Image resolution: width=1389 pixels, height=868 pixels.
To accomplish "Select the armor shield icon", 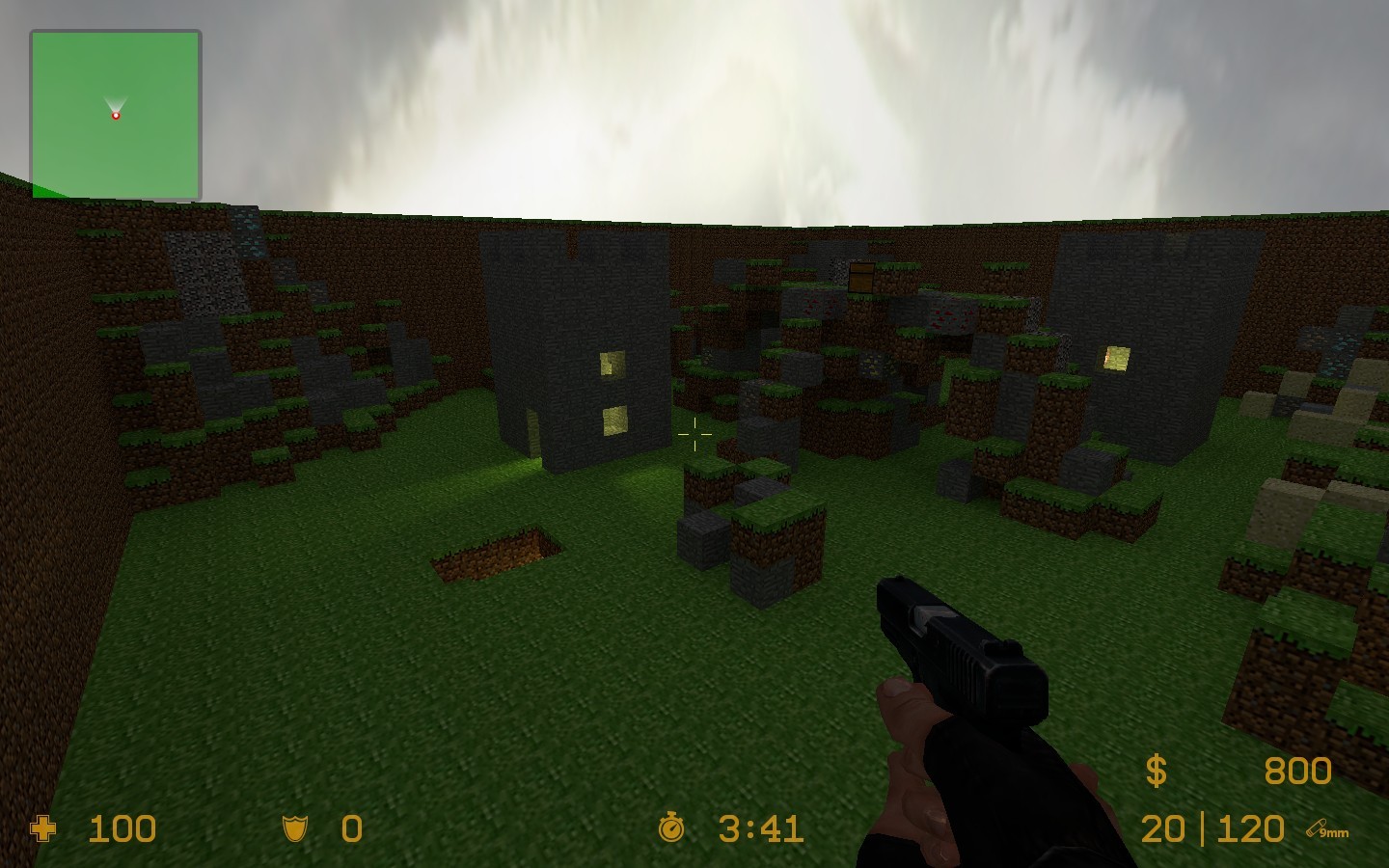I will [294, 829].
